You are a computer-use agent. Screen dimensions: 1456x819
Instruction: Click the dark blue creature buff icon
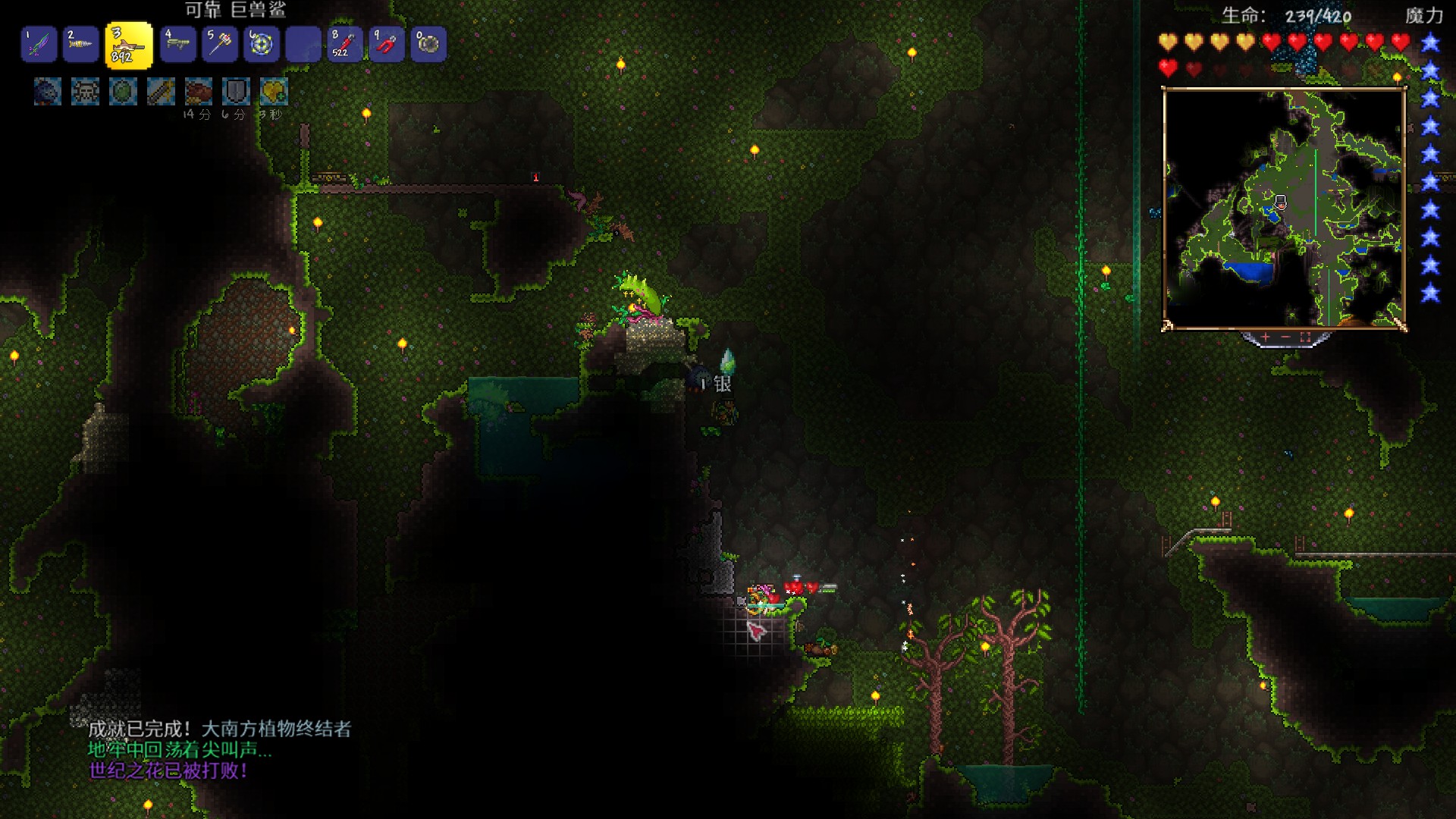point(47,93)
